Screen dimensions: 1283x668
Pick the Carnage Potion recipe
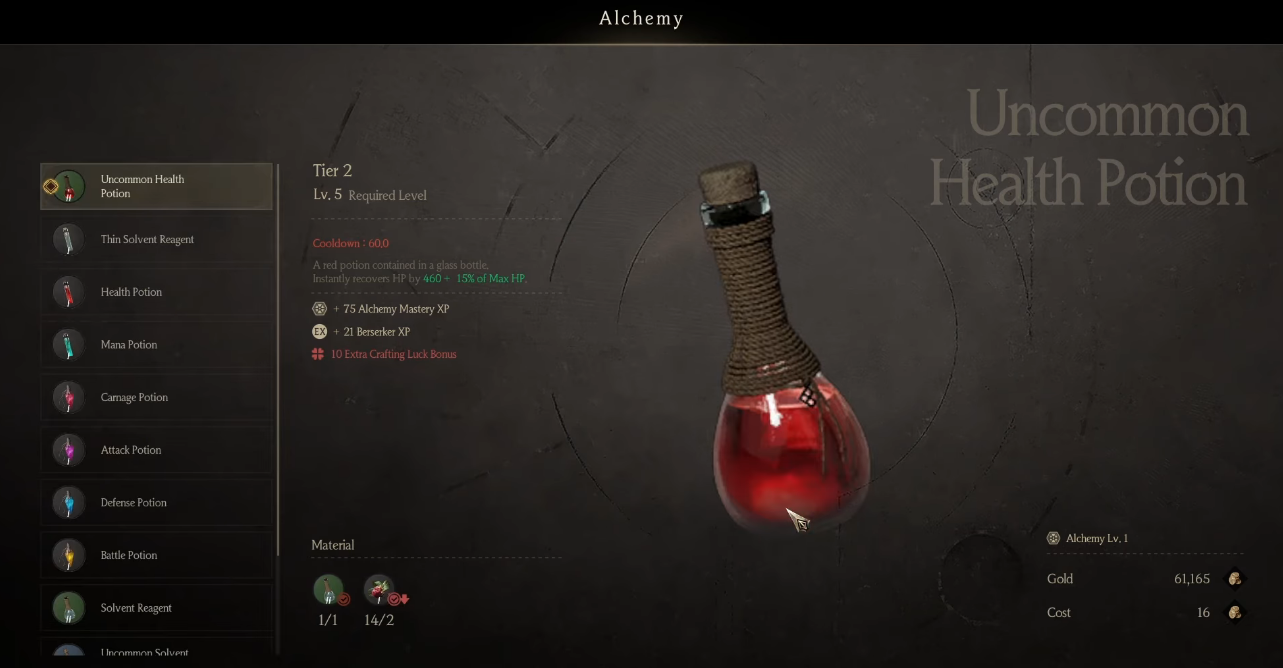[x=156, y=398]
